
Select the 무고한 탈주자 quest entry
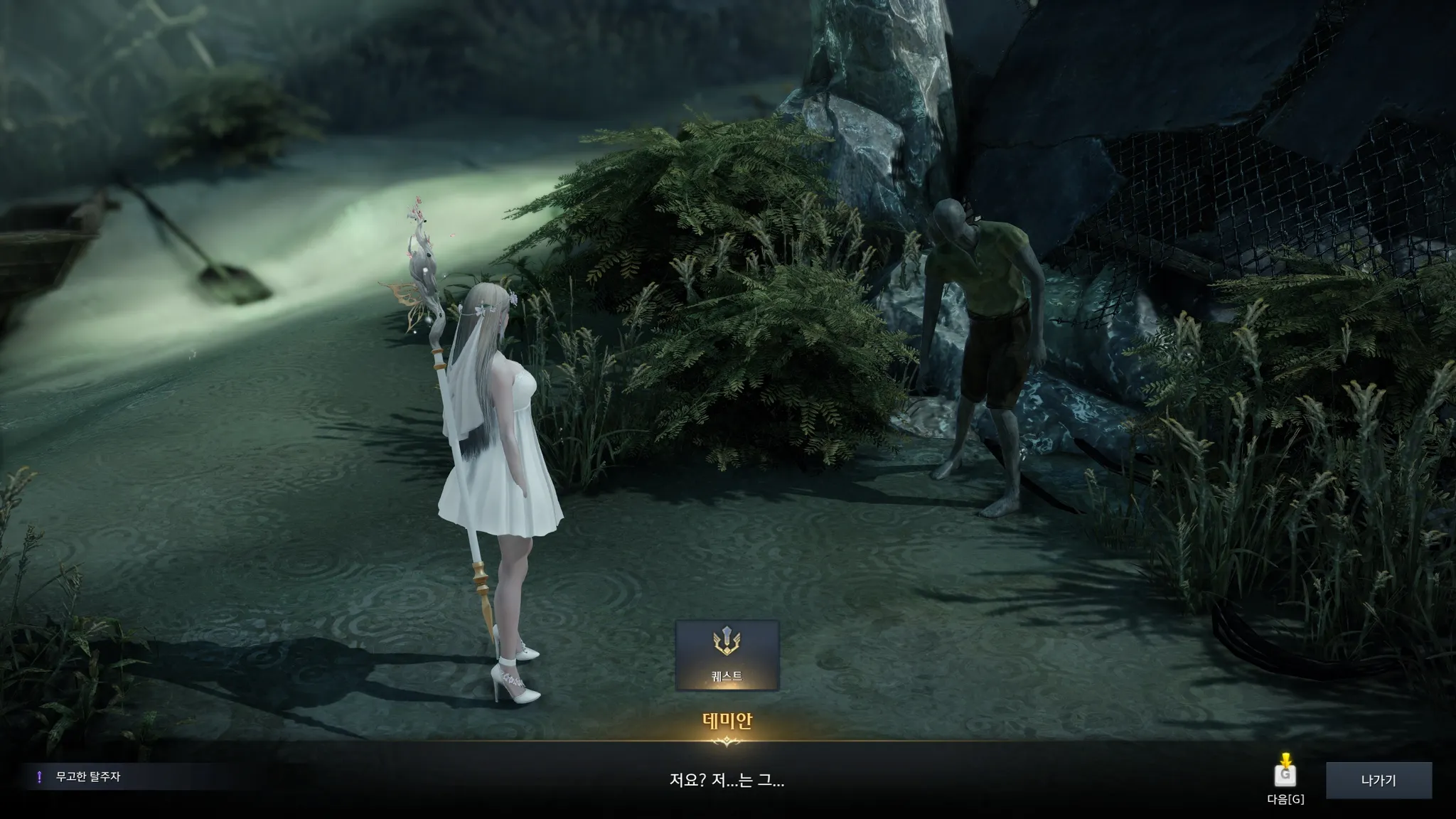pyautogui.click(x=88, y=777)
